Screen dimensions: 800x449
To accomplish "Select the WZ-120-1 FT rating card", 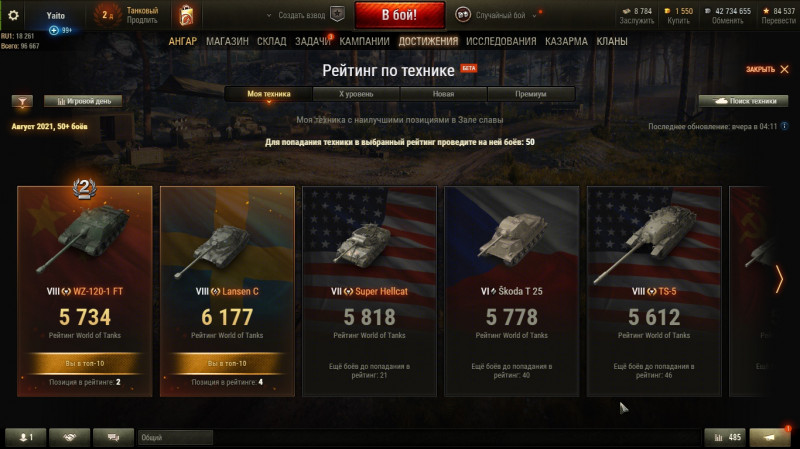I will click(85, 290).
